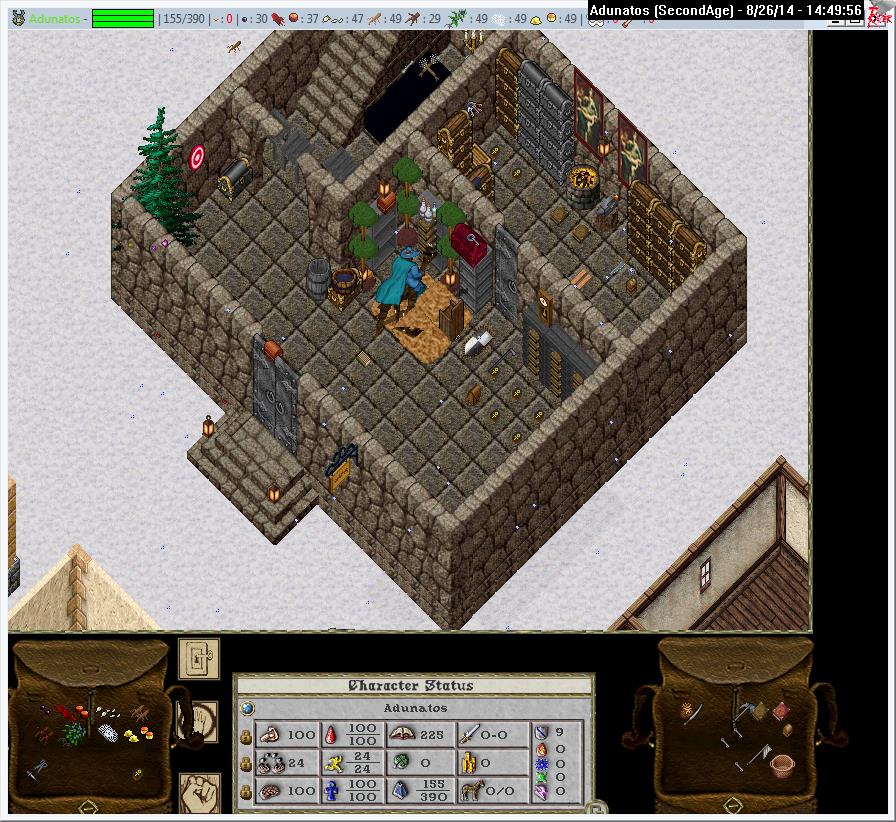
Task: Click the clenched fist button
Action: (198, 793)
